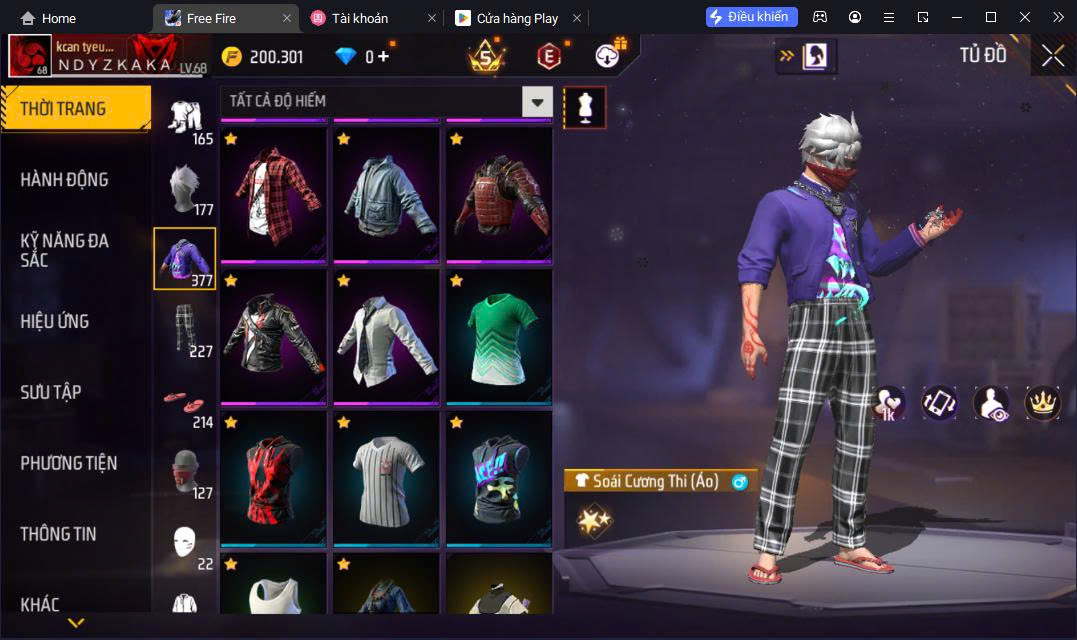Click the mannequin preview icon
Image resolution: width=1077 pixels, height=640 pixels.
point(585,107)
